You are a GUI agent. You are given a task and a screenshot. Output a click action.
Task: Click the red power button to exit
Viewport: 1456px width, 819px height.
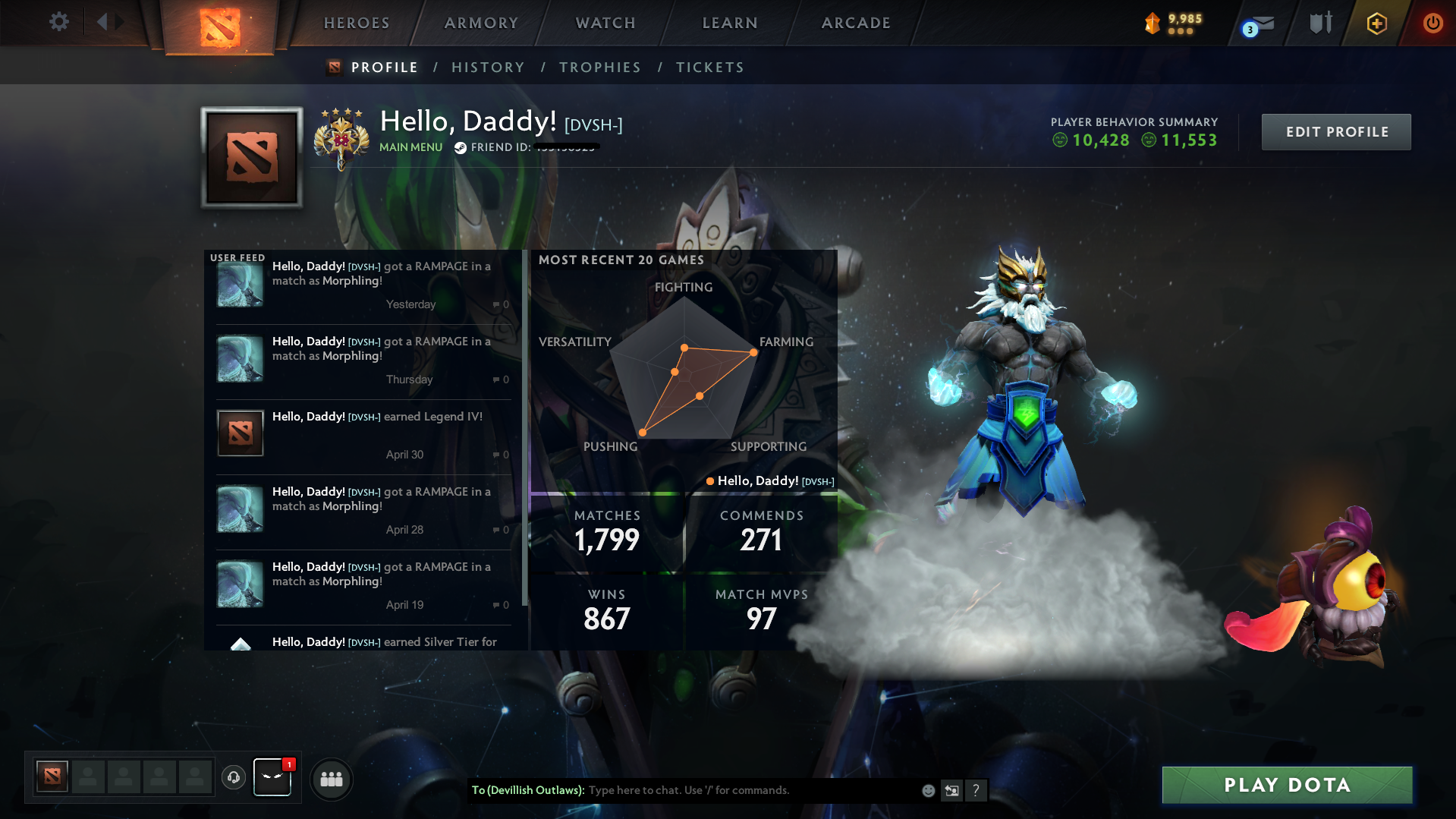1432,23
